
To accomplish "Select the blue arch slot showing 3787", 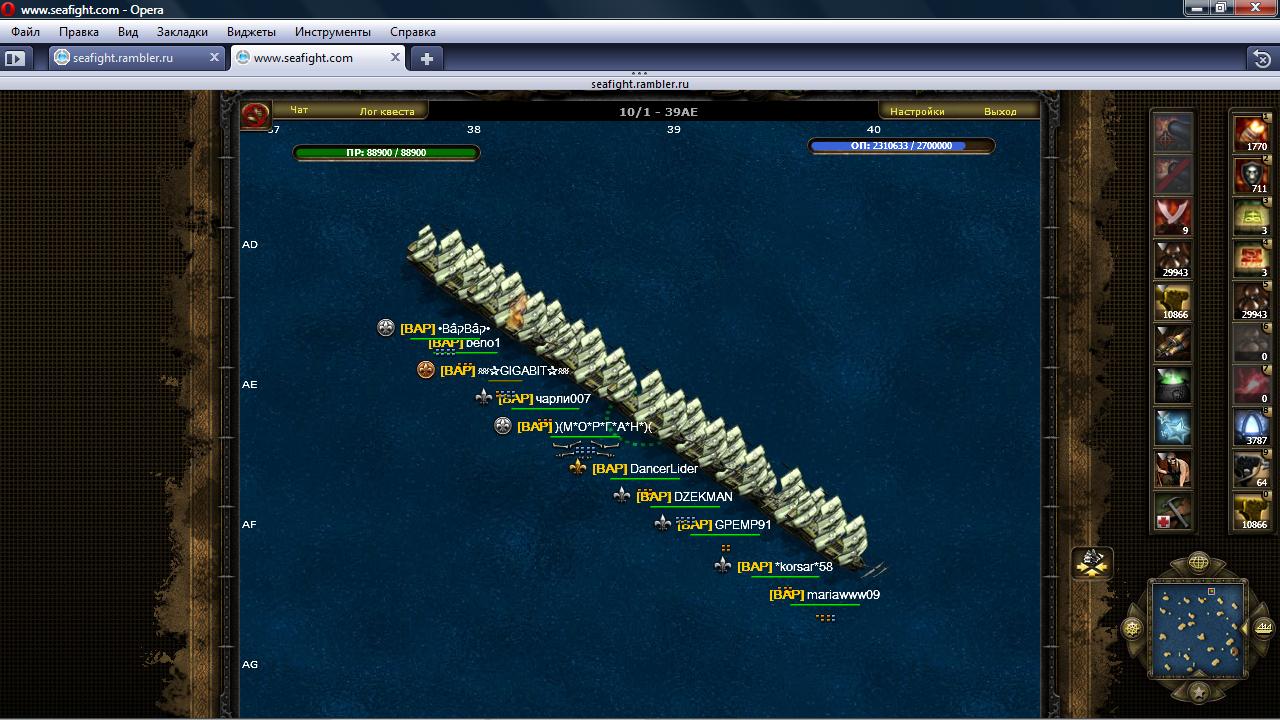I will 1251,426.
